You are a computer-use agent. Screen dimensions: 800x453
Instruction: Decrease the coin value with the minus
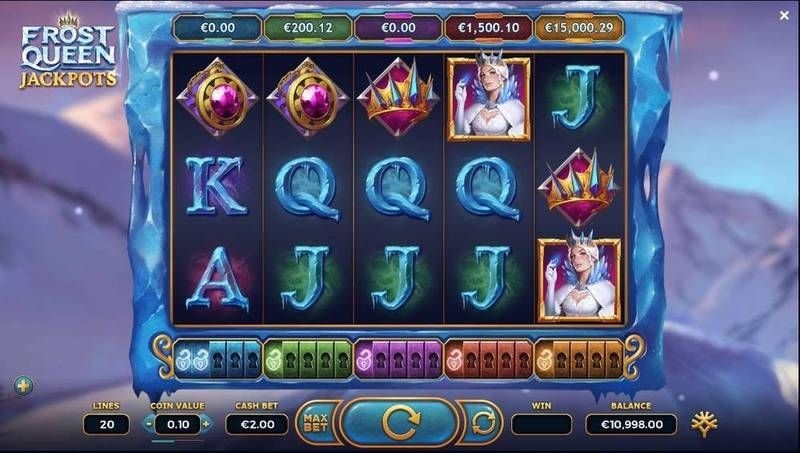tap(150, 423)
